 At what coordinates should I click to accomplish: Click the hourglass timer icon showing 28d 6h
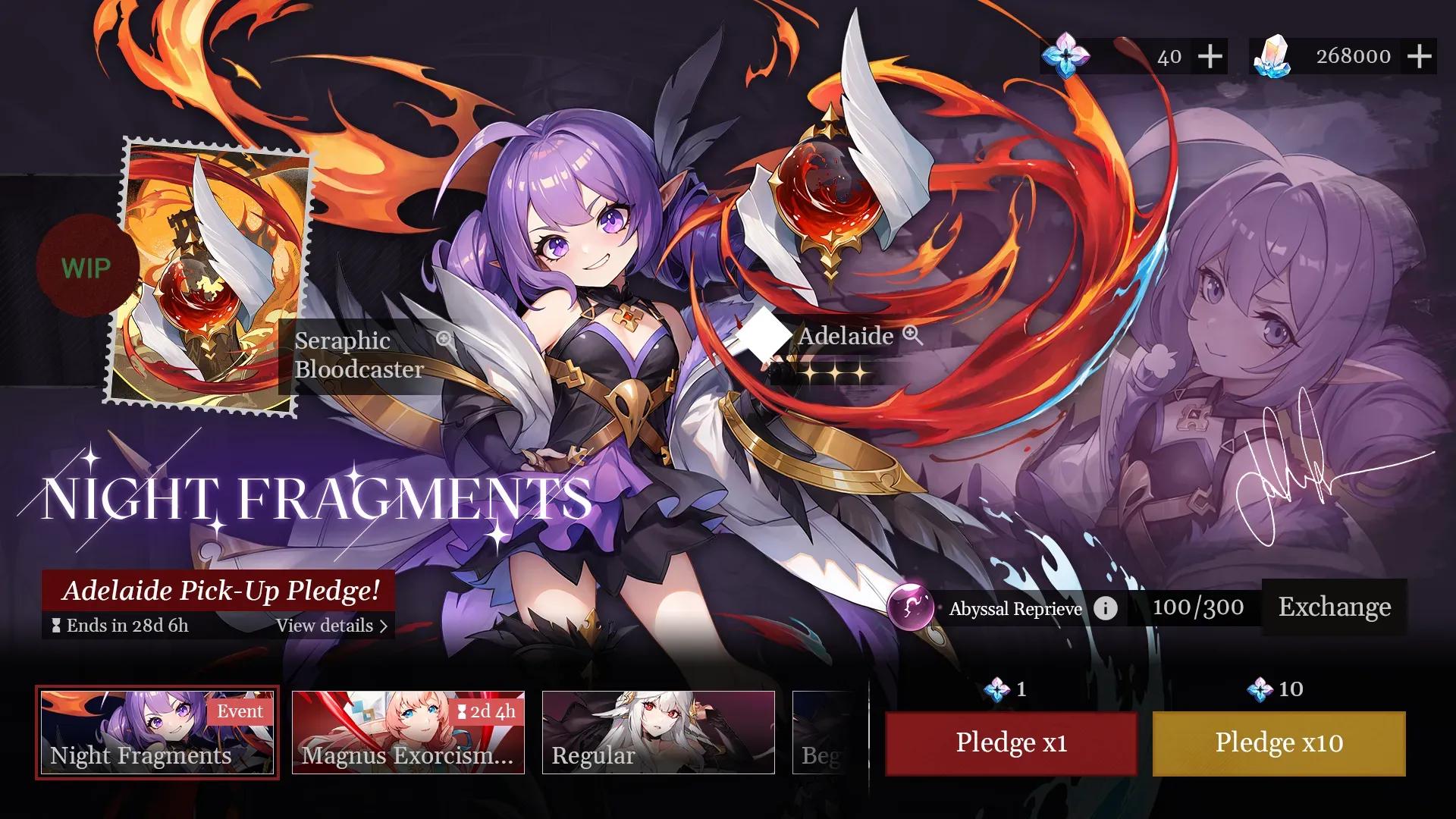point(55,626)
